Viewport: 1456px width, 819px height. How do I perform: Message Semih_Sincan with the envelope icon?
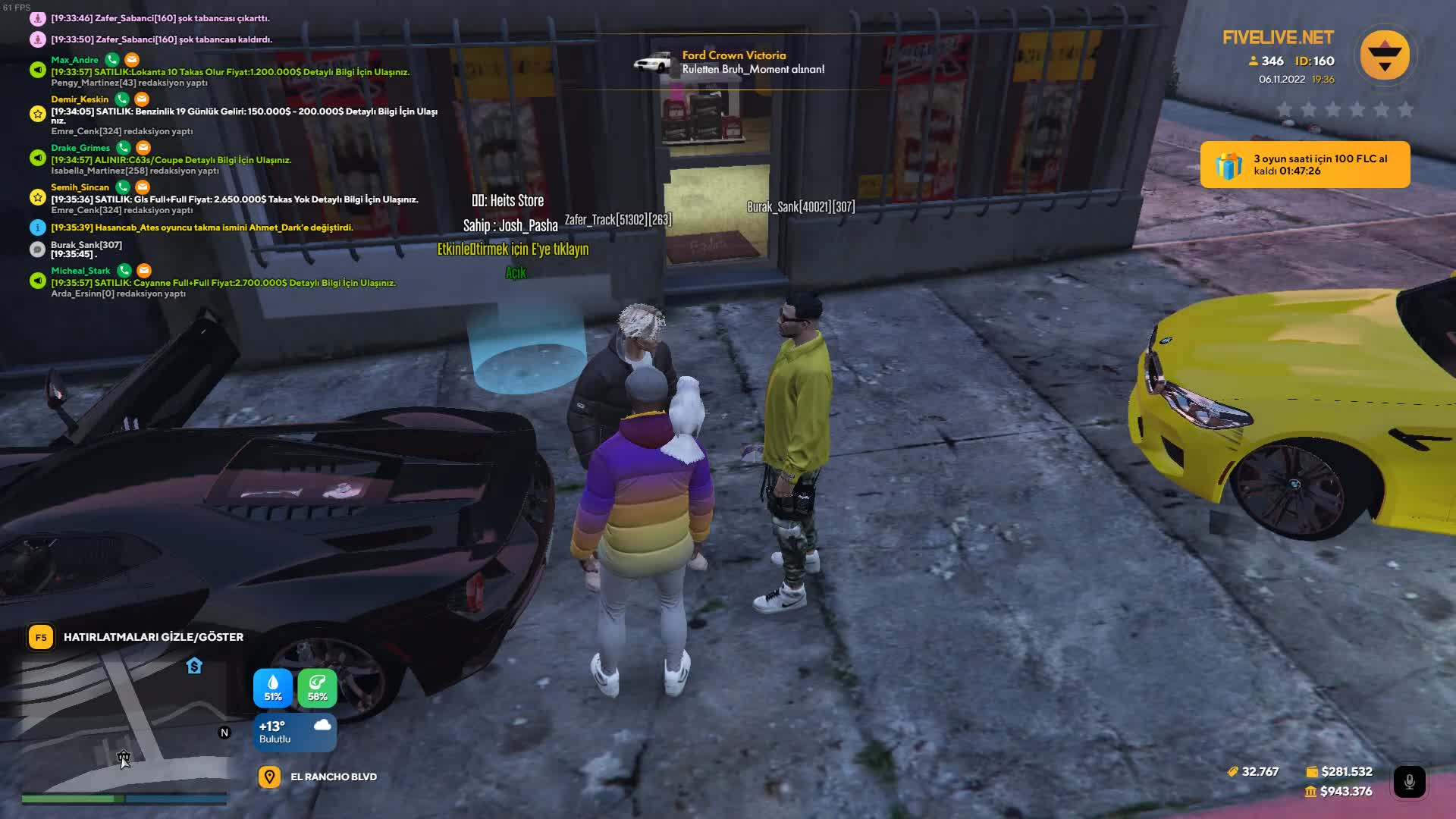(143, 187)
